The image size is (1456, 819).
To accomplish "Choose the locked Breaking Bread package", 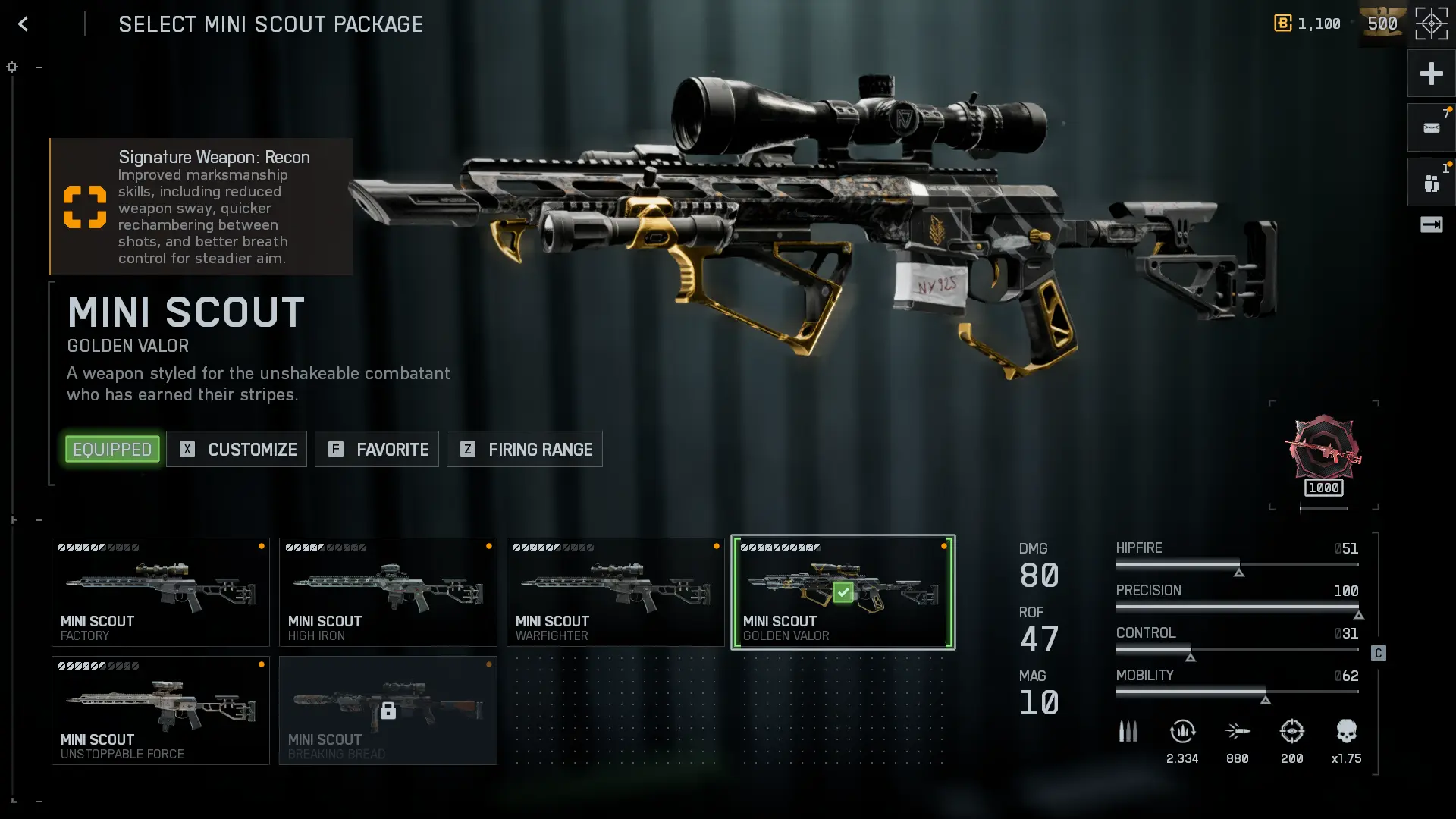I will pyautogui.click(x=388, y=711).
